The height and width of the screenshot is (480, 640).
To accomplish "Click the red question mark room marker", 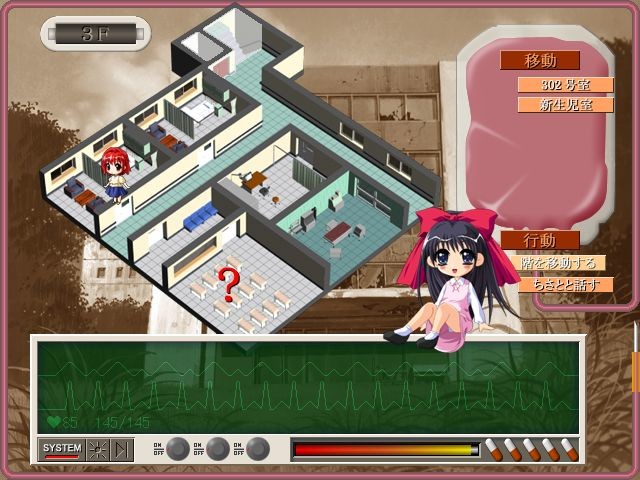I will coord(229,284).
